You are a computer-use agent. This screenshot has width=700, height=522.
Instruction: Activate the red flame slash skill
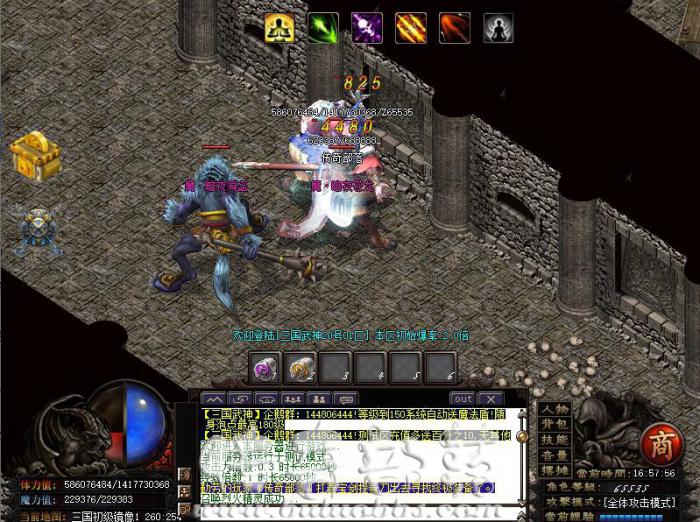[x=455, y=28]
